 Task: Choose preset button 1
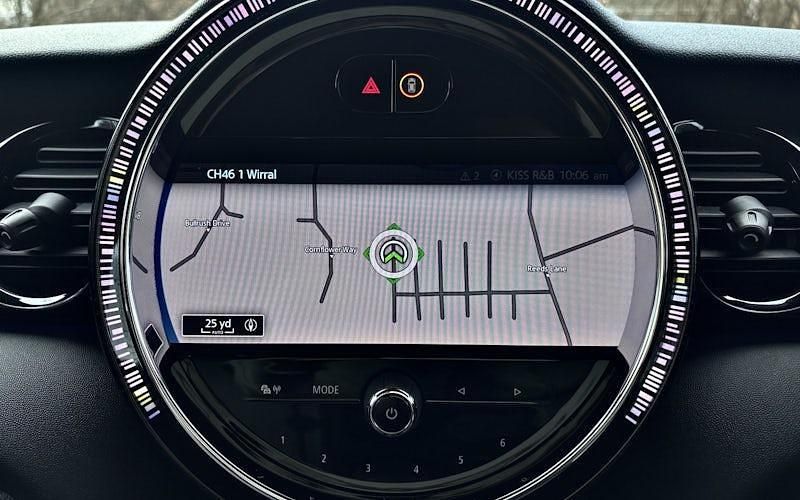point(282,440)
